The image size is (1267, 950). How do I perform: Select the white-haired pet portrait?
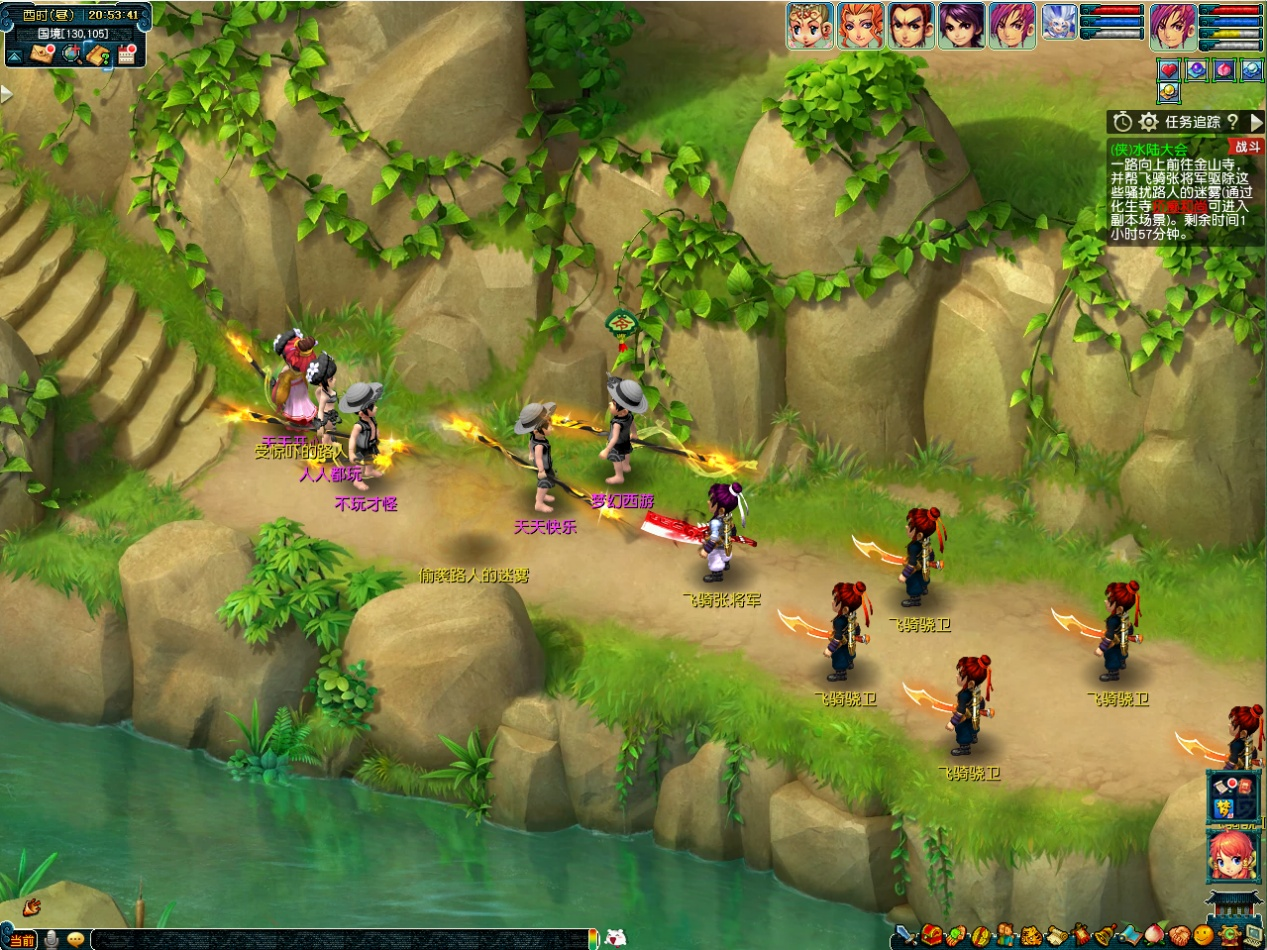1059,22
